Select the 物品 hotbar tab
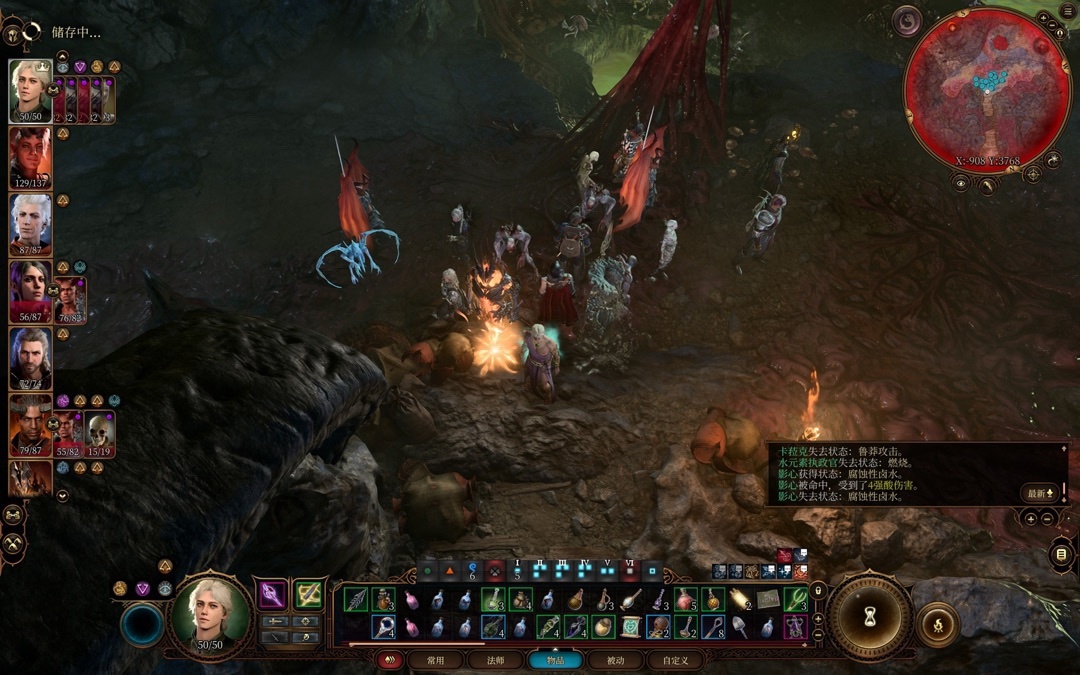 coord(555,660)
